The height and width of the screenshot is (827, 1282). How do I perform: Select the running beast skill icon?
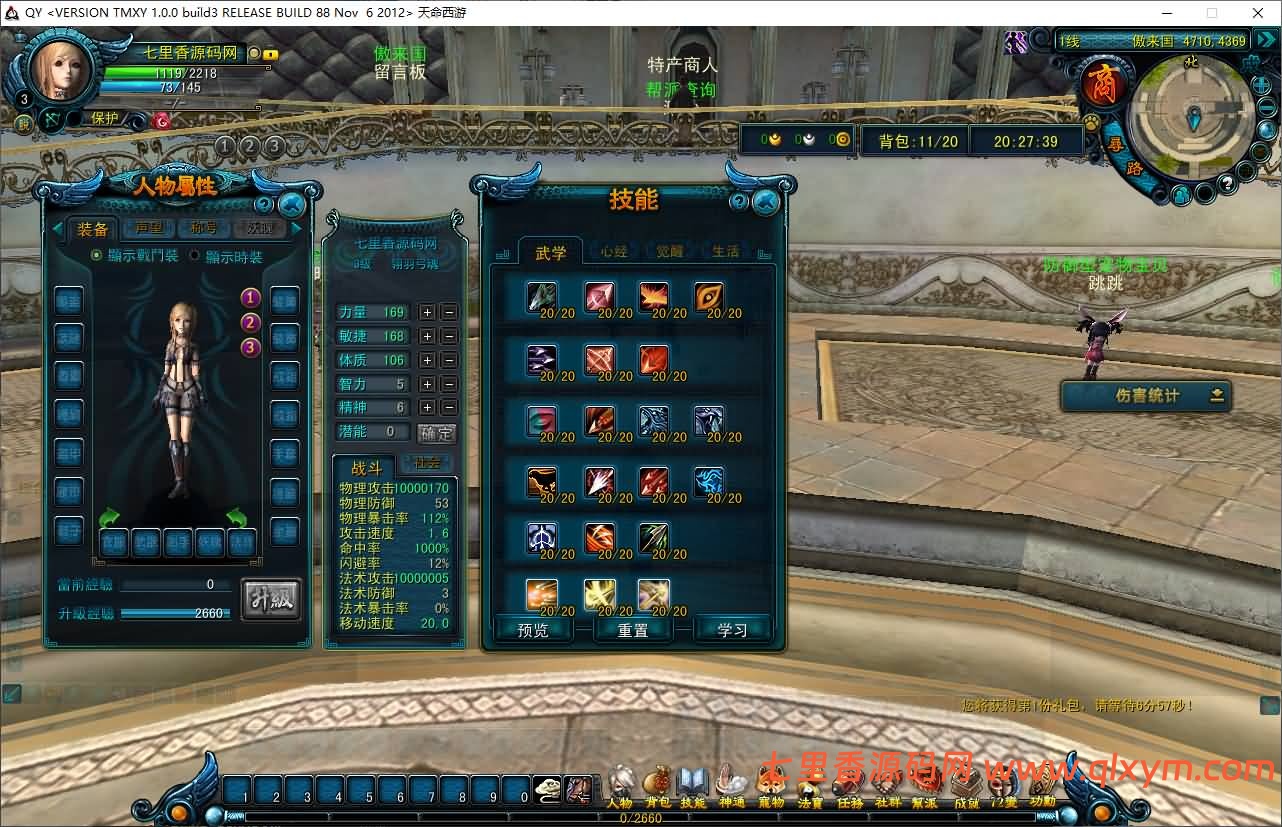tap(542, 482)
